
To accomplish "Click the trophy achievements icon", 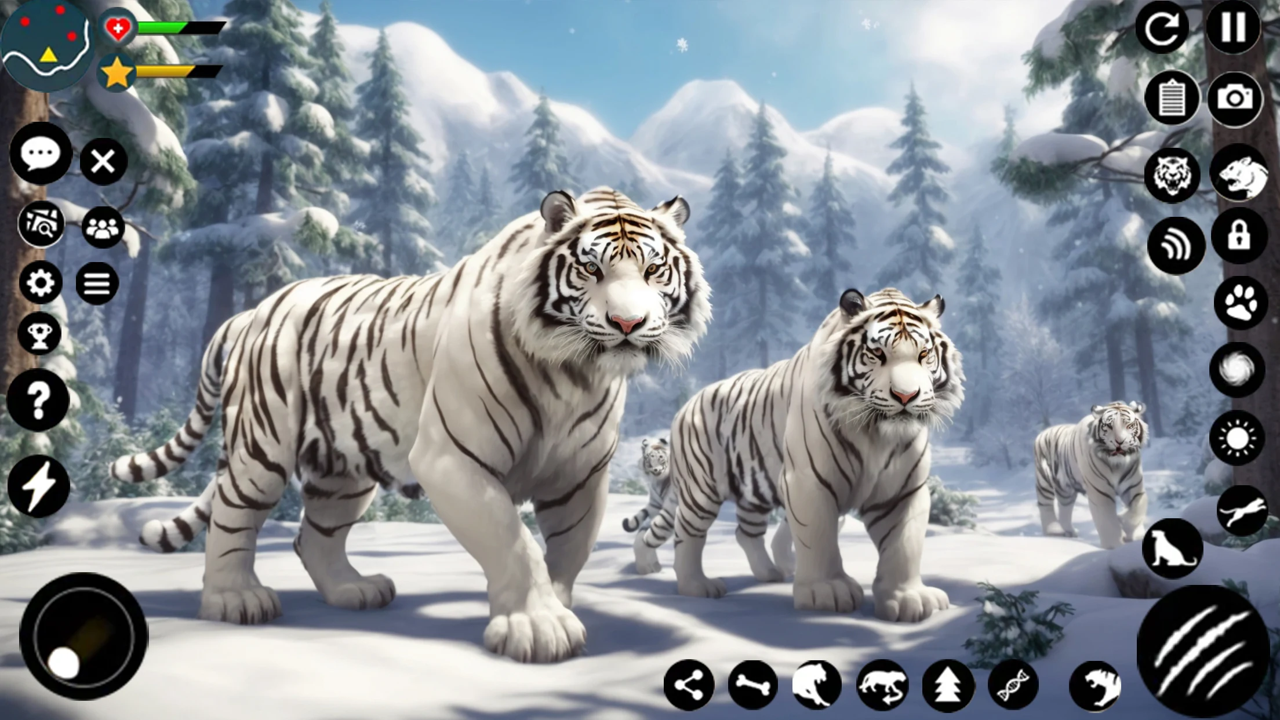I will [x=40, y=333].
